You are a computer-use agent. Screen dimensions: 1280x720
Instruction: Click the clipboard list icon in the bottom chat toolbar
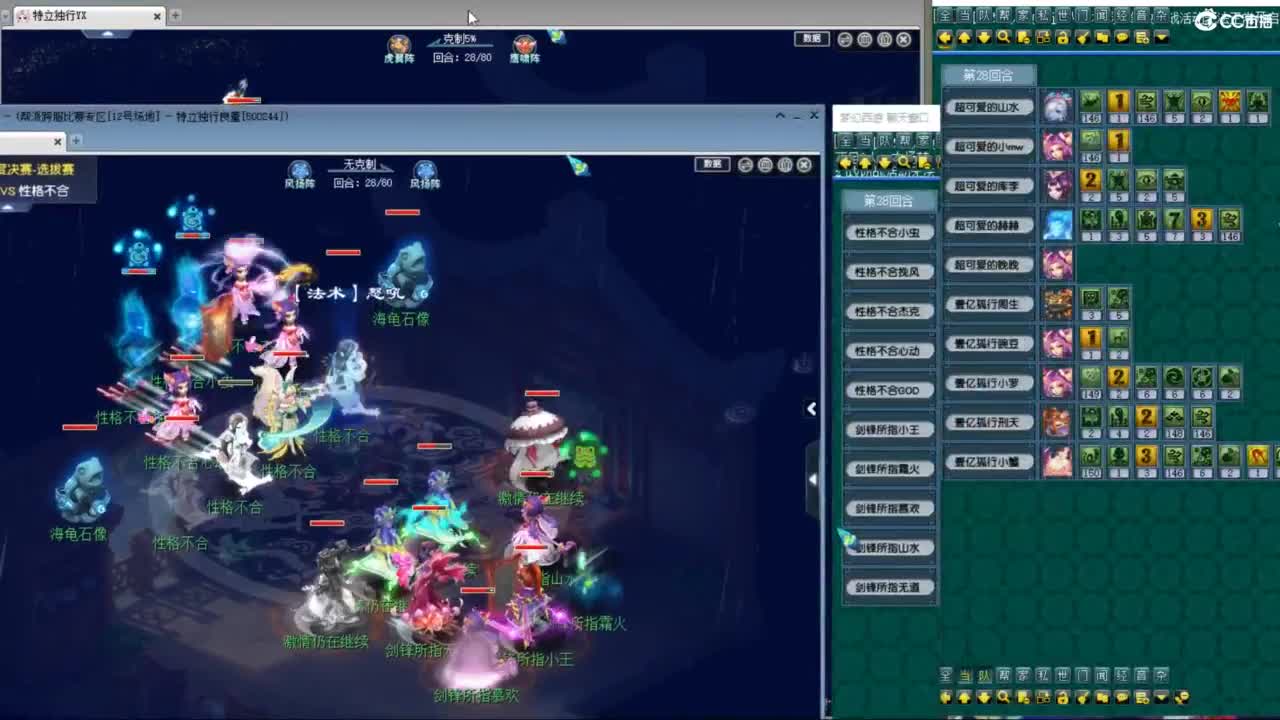coord(1141,698)
